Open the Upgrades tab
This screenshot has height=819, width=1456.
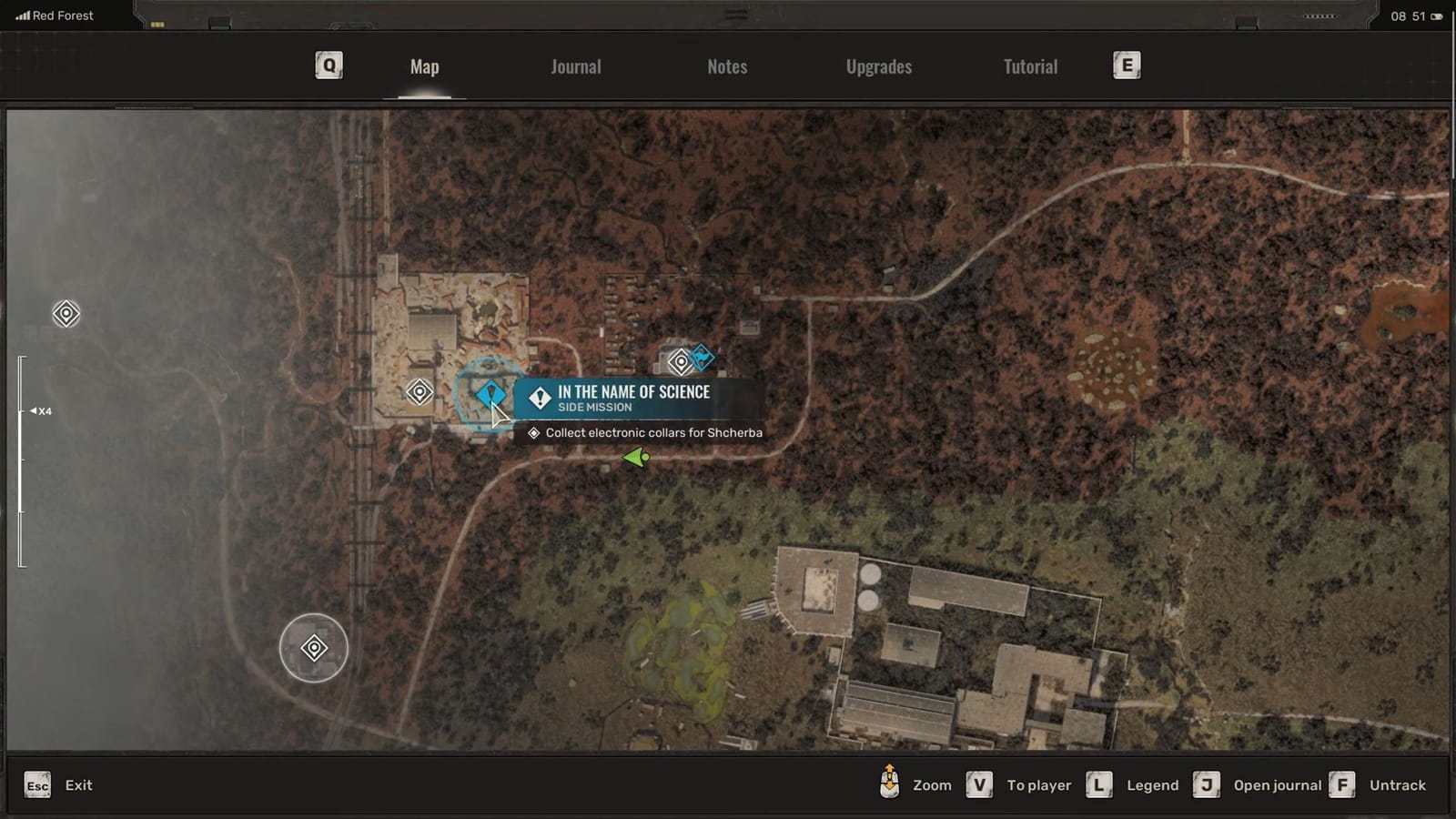(x=877, y=66)
